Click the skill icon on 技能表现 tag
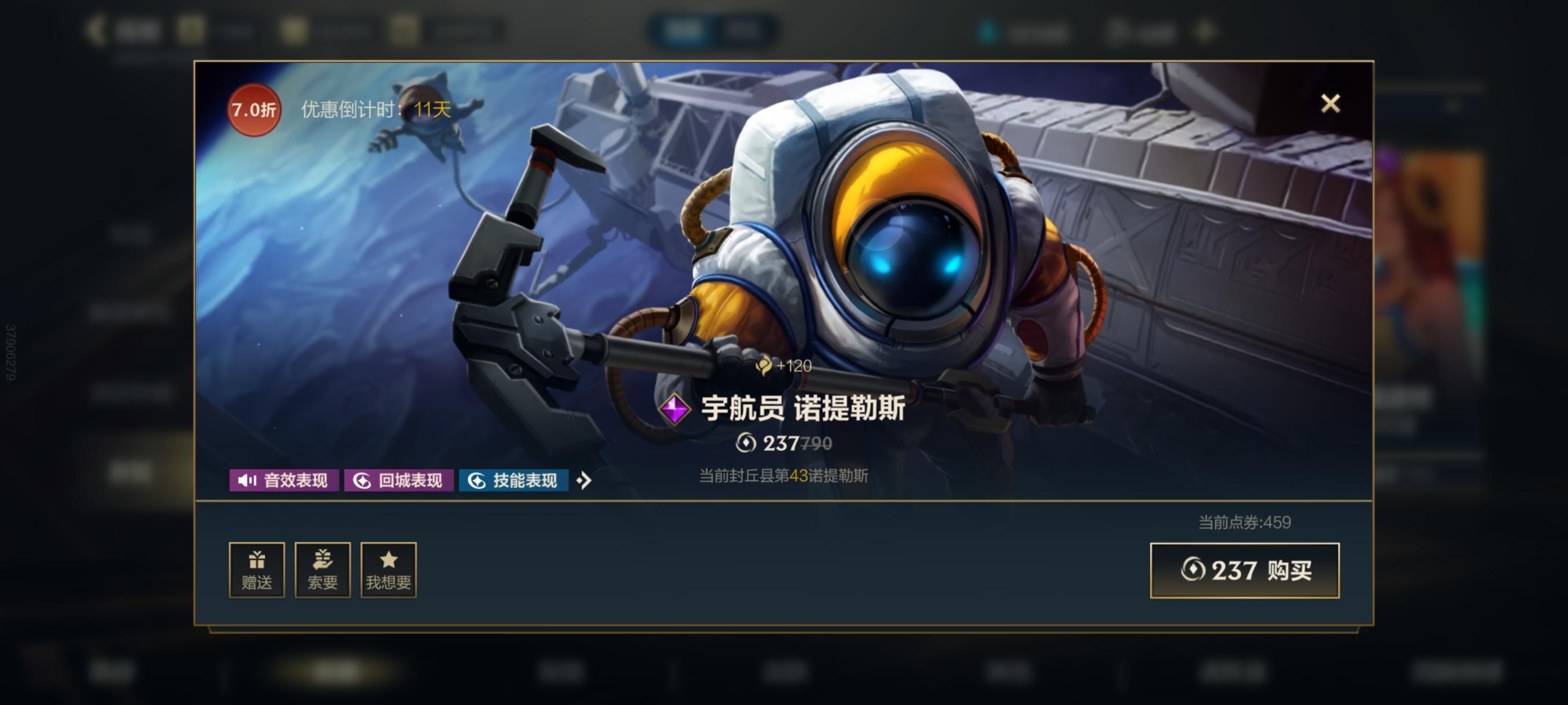The height and width of the screenshot is (705, 1568). pyautogui.click(x=478, y=481)
